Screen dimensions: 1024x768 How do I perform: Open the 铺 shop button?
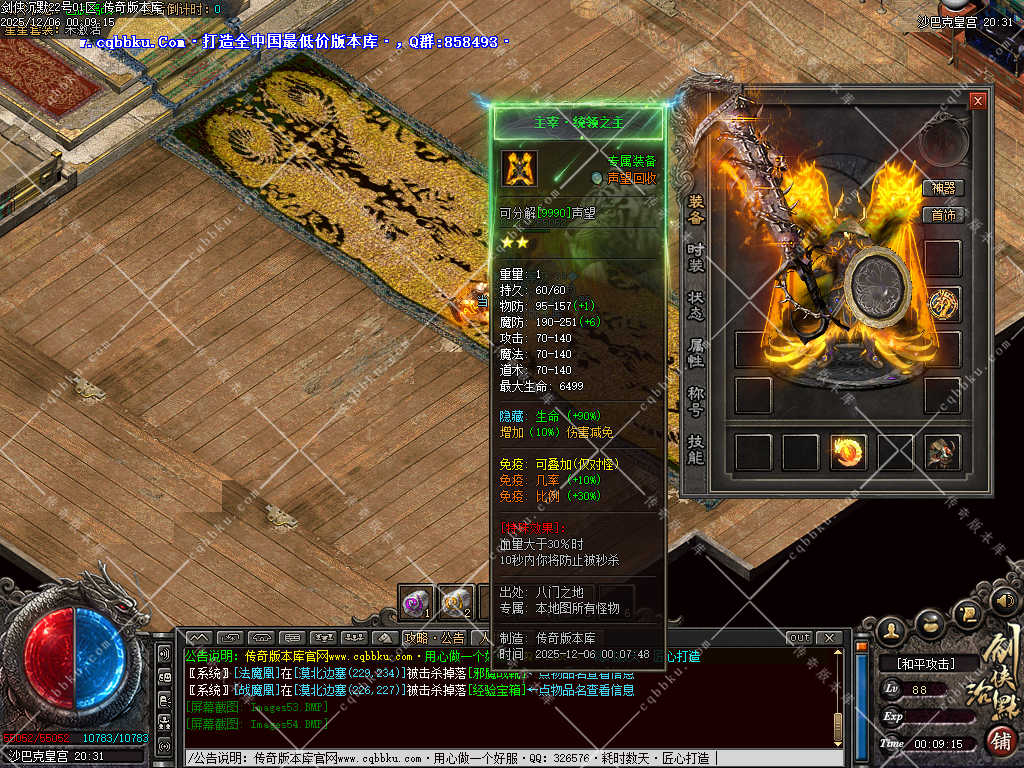point(999,741)
